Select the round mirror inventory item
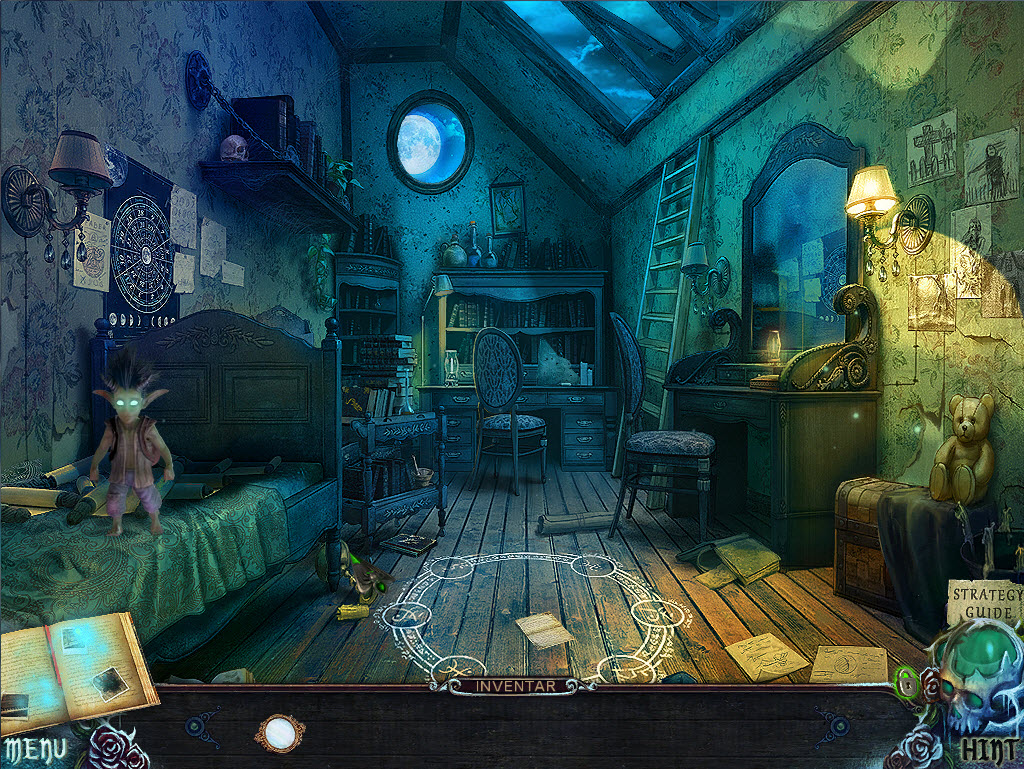Screen dimensions: 1024x769 tap(278, 734)
